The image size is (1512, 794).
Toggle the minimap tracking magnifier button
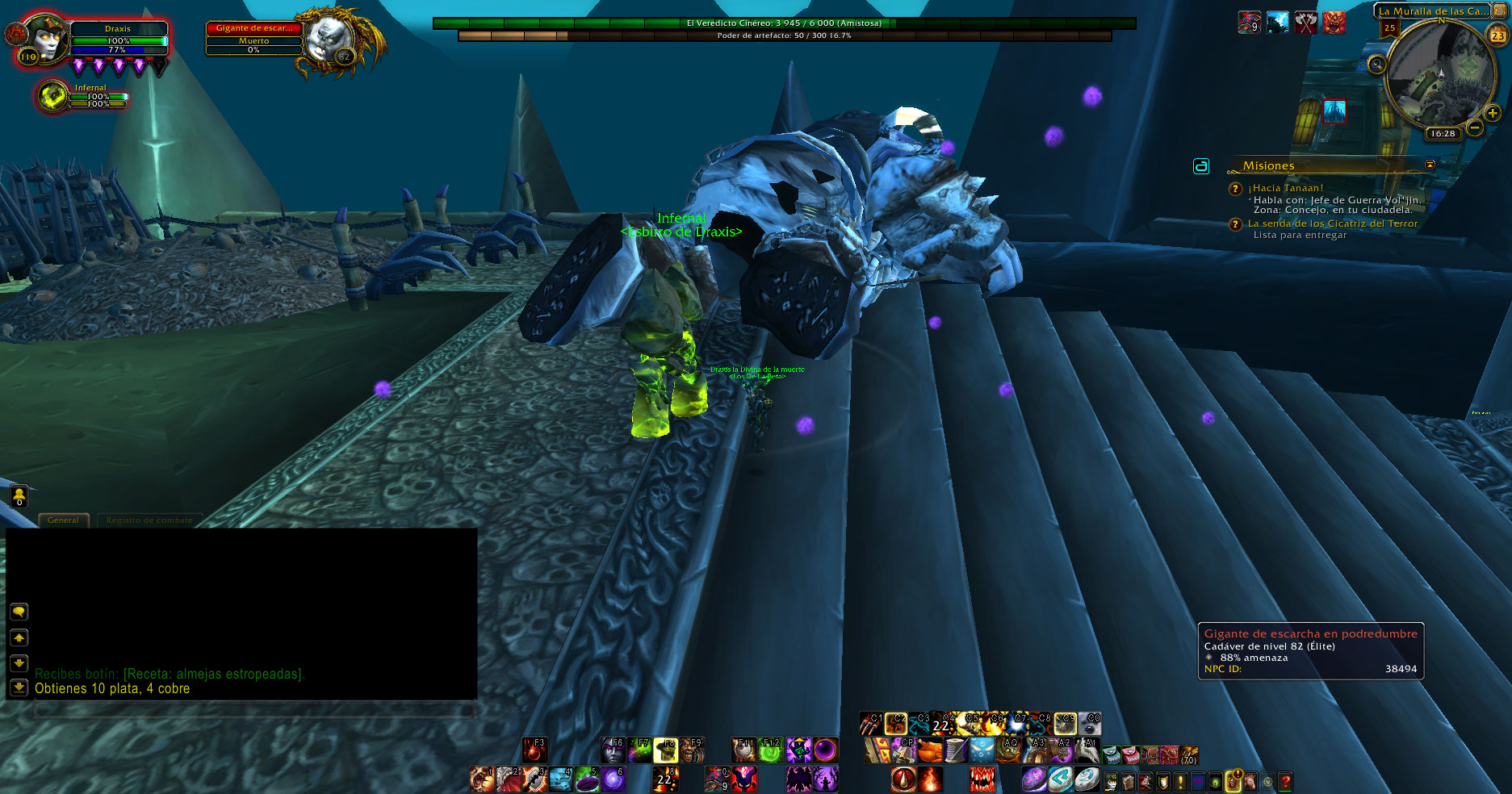(x=1377, y=64)
